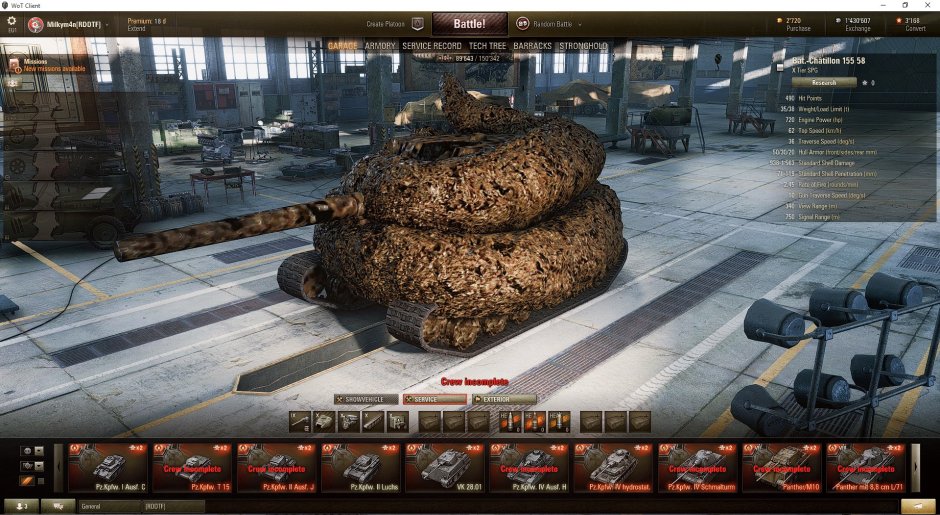Select the Pz.Kpfw. II Luchs tank

coord(360,468)
